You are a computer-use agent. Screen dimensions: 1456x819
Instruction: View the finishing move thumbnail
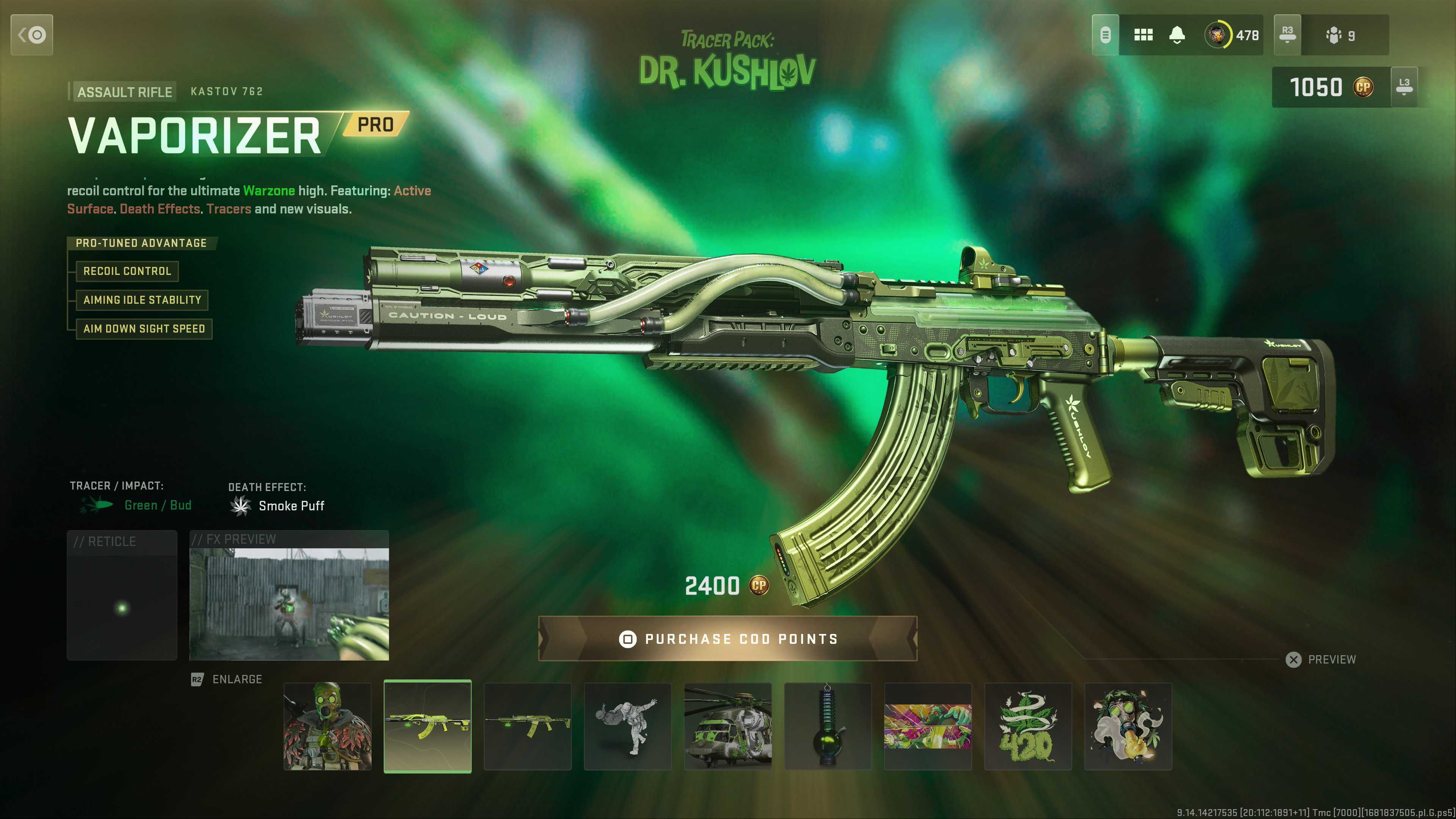tap(628, 726)
